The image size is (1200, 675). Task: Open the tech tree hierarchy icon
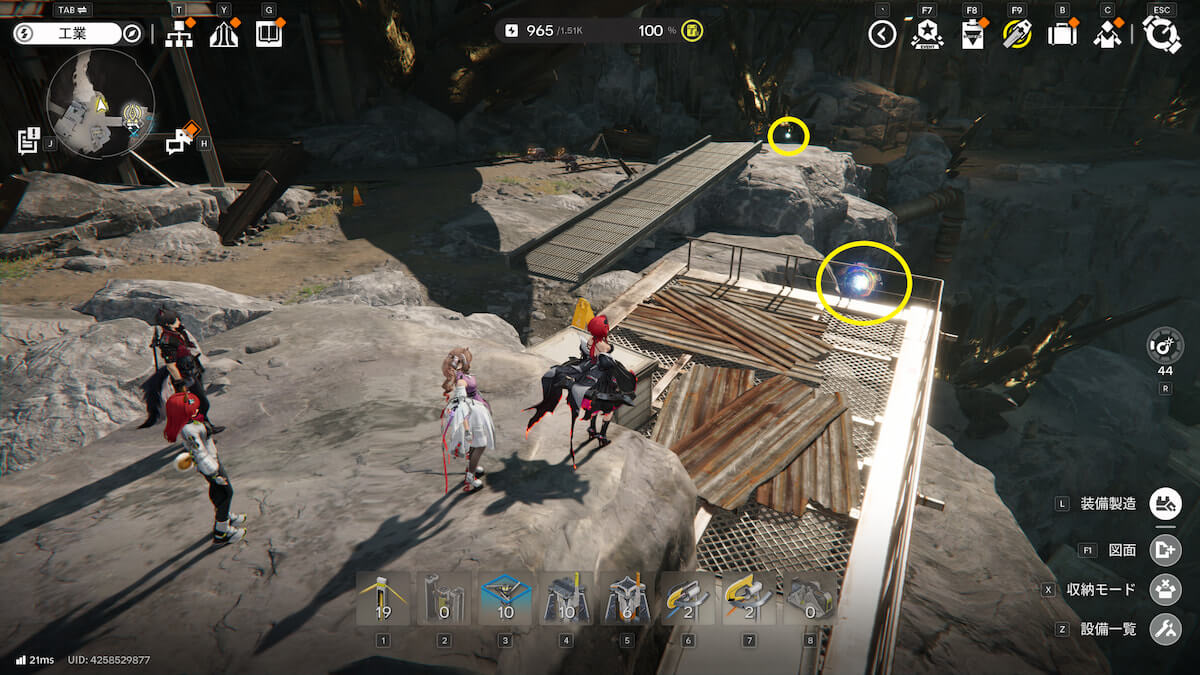(179, 35)
